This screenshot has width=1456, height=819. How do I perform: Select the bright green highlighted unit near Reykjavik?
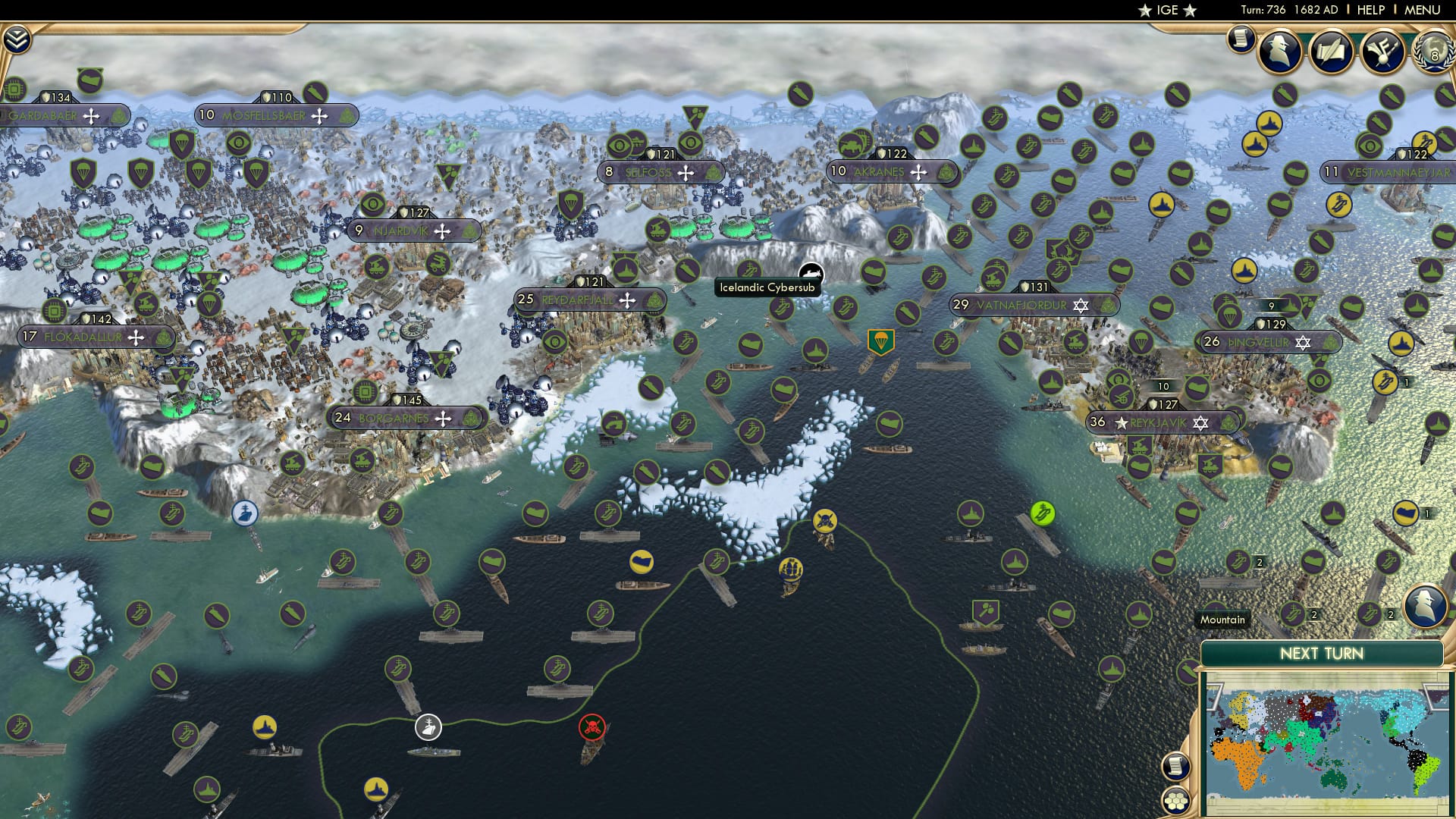[x=1041, y=513]
